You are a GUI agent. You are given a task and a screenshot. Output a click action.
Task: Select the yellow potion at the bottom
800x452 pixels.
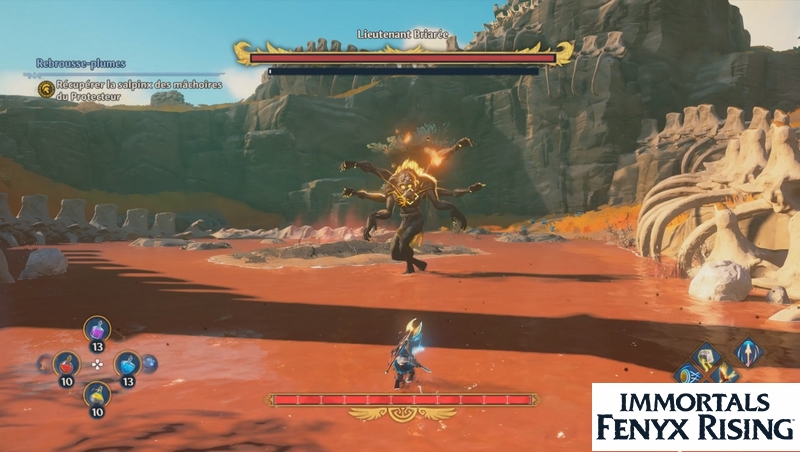(x=97, y=395)
